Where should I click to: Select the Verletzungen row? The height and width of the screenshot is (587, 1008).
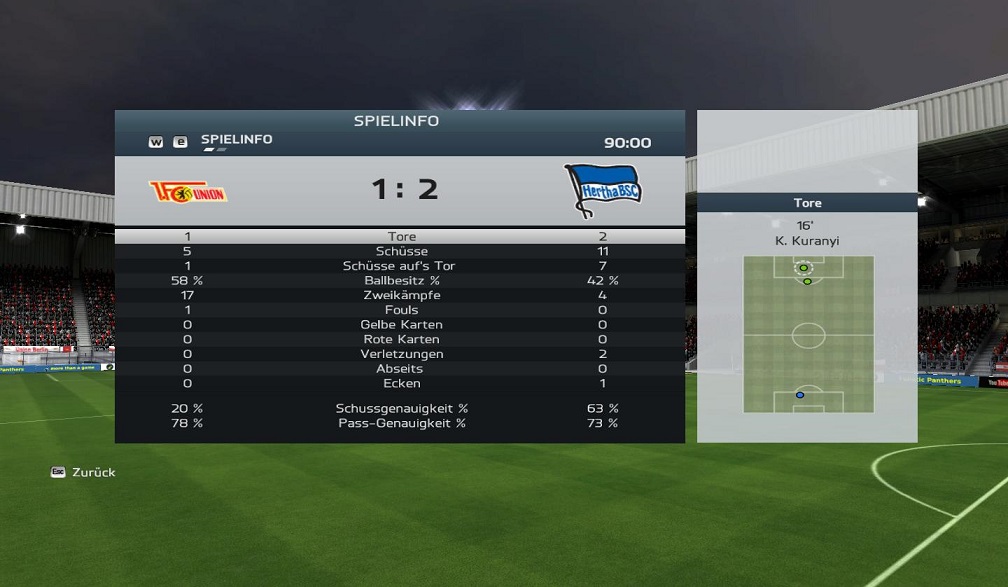401,354
